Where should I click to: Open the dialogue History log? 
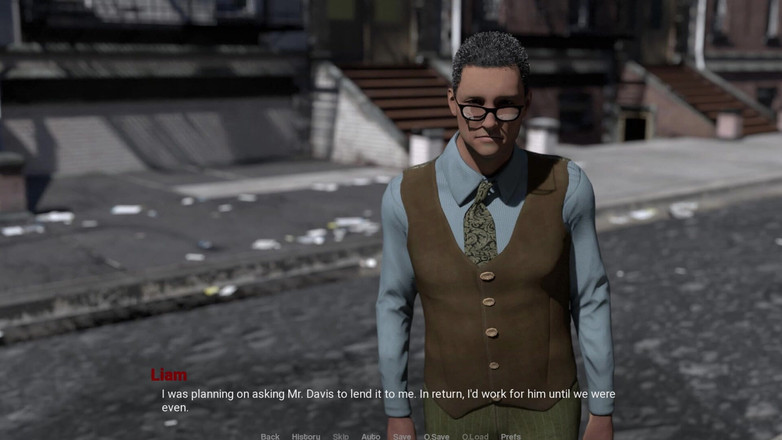[x=305, y=436]
